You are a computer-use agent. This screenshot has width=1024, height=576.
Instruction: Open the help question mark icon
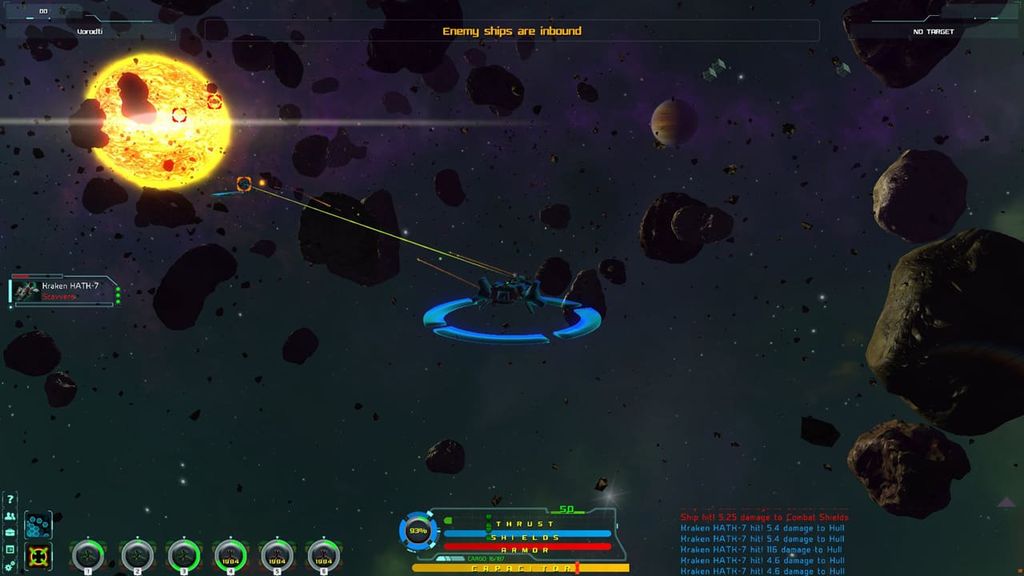tap(10, 499)
